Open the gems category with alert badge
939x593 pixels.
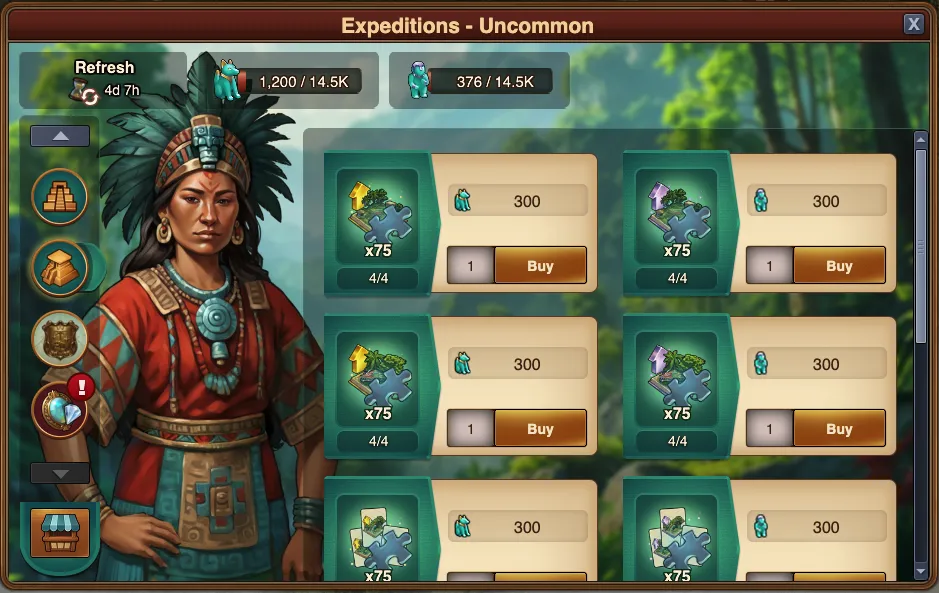pyautogui.click(x=60, y=409)
